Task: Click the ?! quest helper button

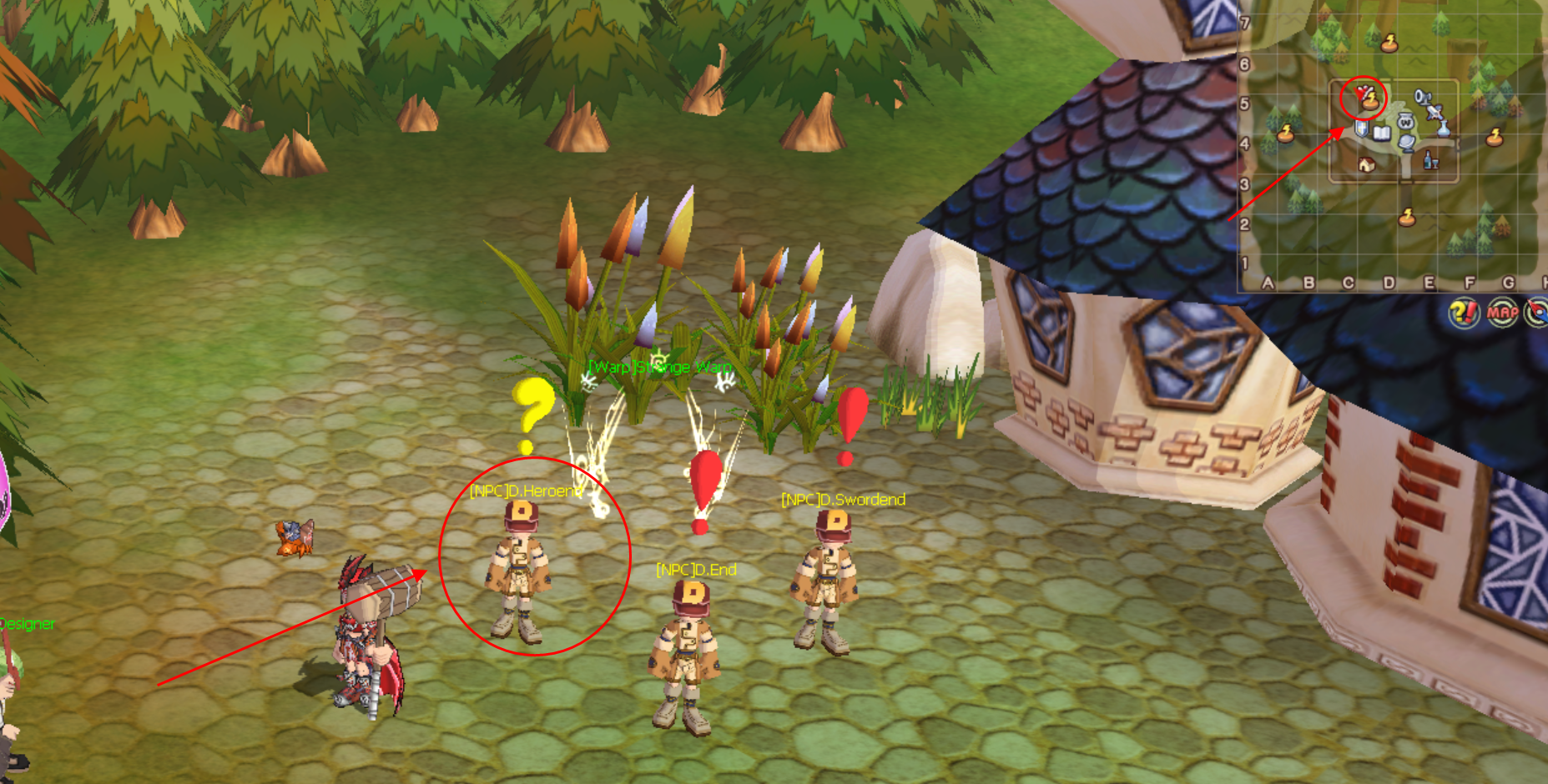Action: click(1463, 313)
